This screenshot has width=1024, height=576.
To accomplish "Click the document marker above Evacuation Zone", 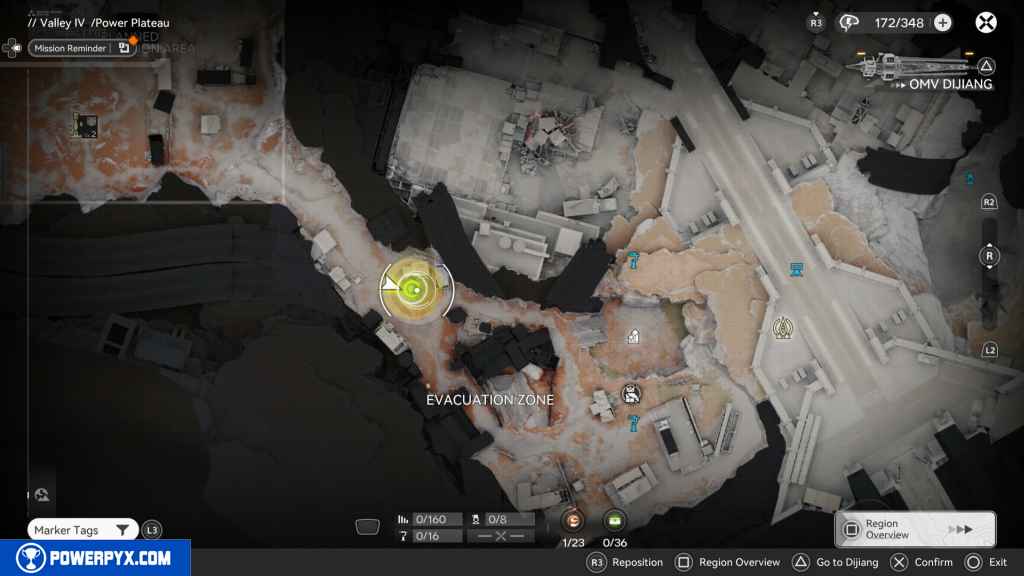I will click(632, 337).
